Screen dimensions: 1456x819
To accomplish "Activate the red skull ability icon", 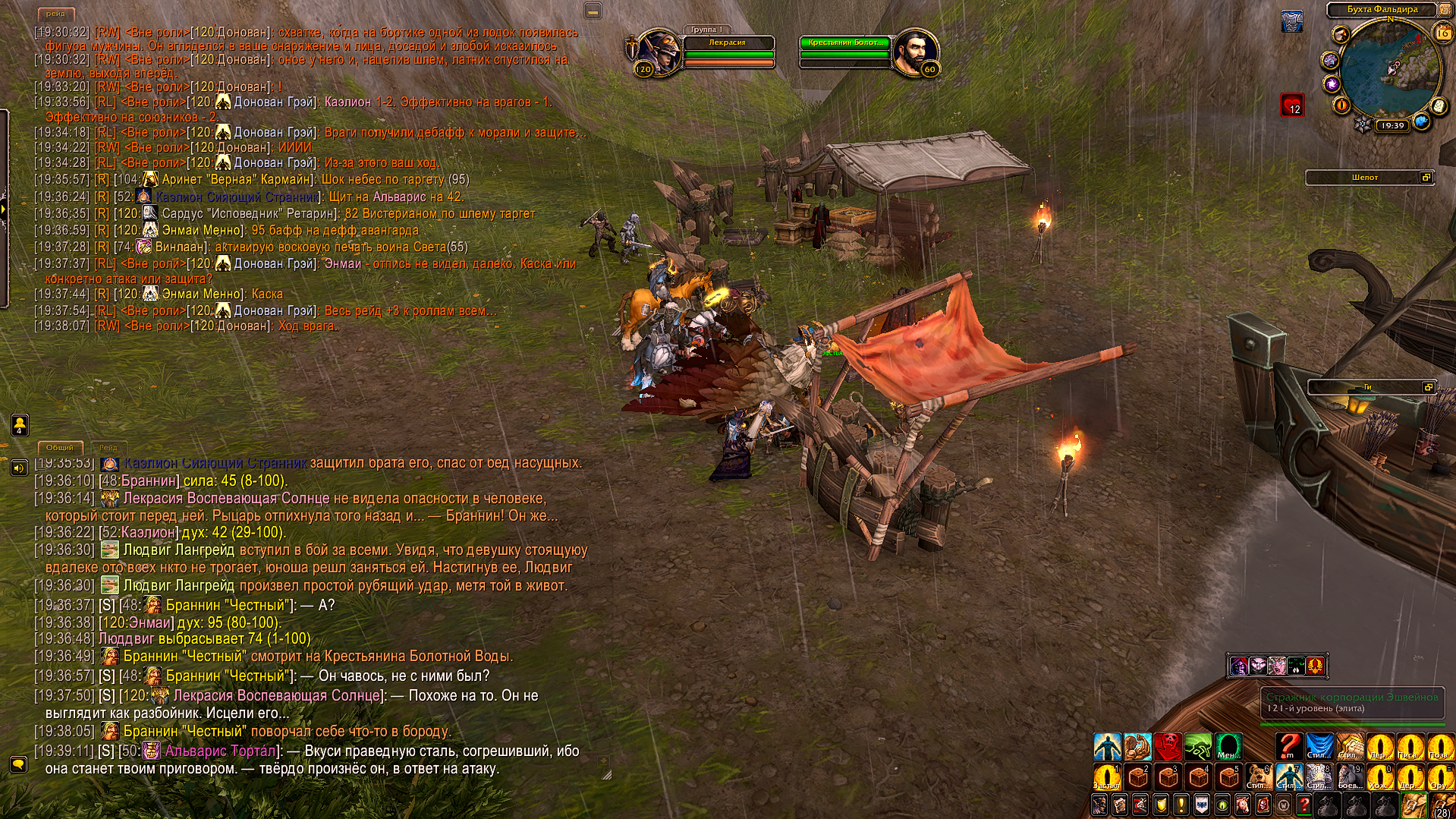I will pos(1168,746).
